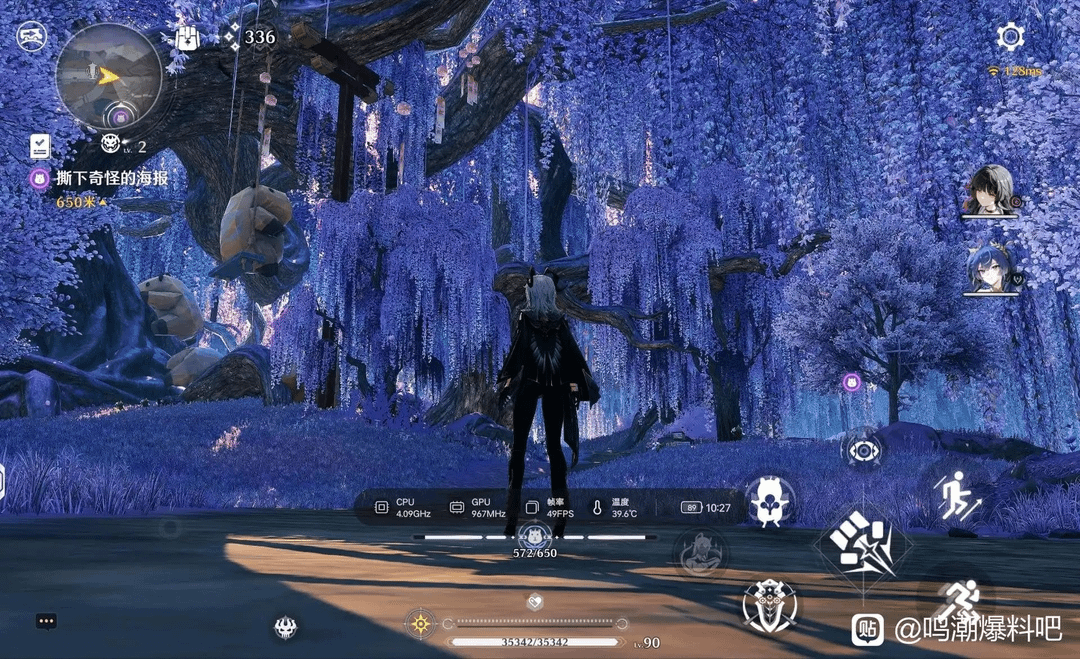Activate the eye sensor ability
This screenshot has width=1080, height=659.
(862, 450)
